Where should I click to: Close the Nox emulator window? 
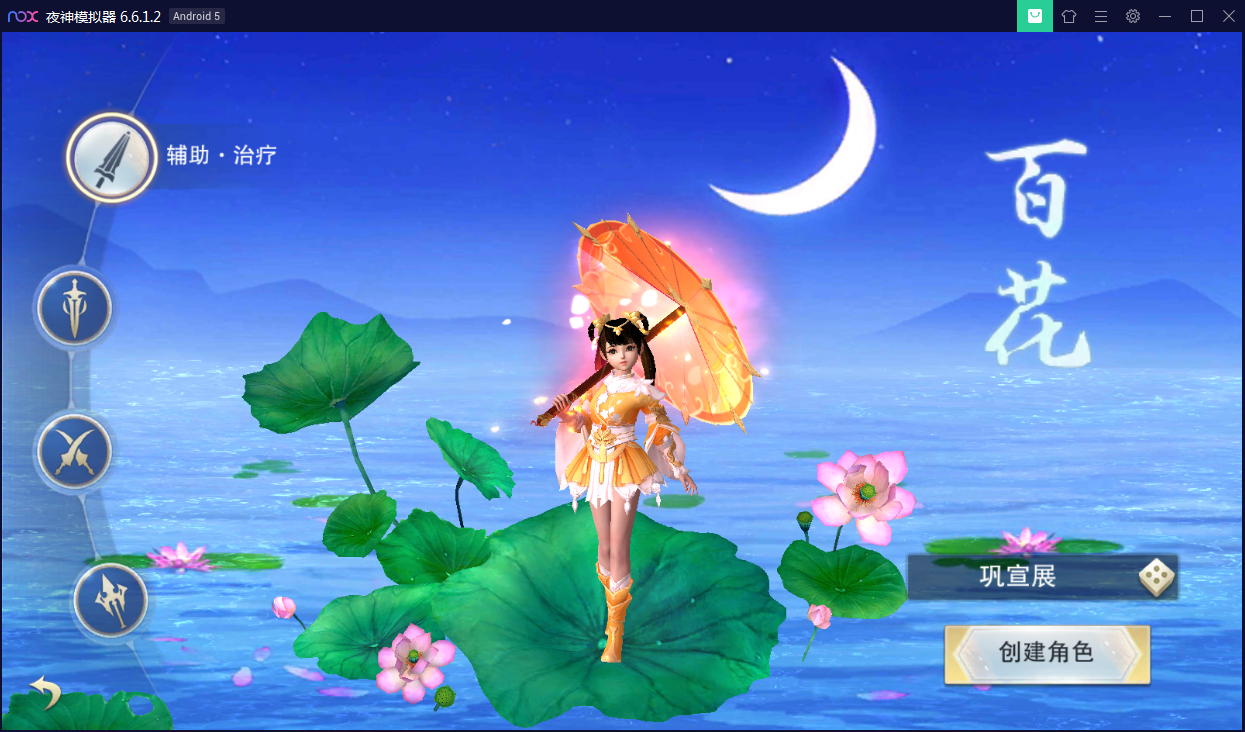(x=1228, y=16)
